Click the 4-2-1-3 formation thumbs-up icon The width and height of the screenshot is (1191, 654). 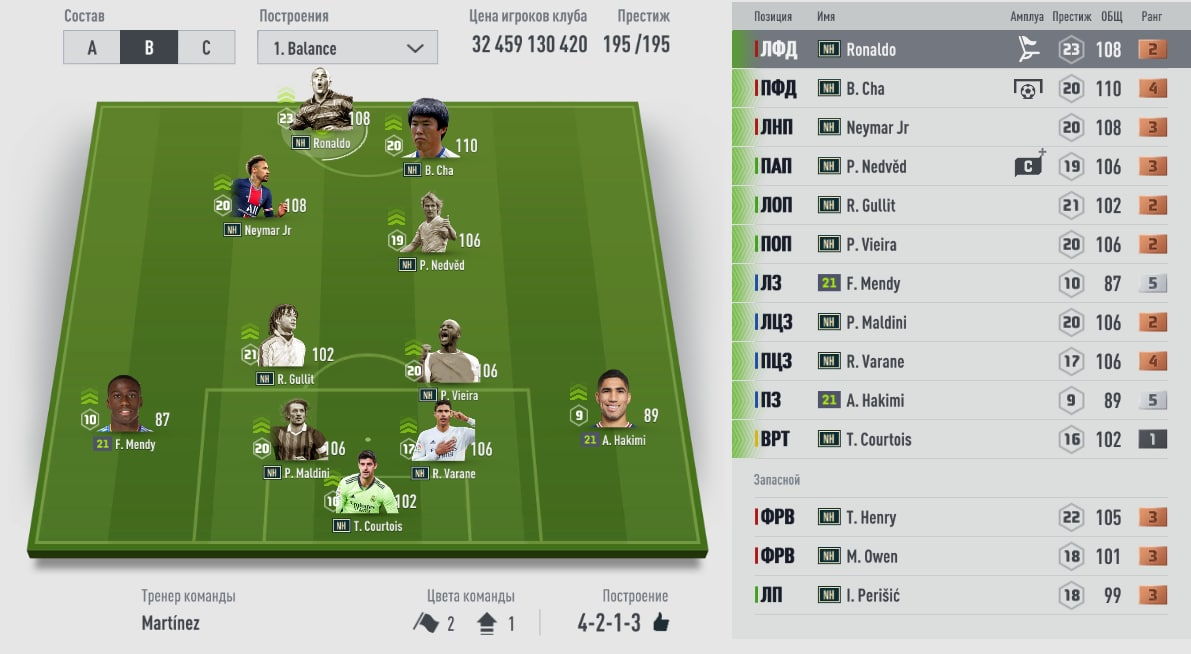click(x=660, y=623)
